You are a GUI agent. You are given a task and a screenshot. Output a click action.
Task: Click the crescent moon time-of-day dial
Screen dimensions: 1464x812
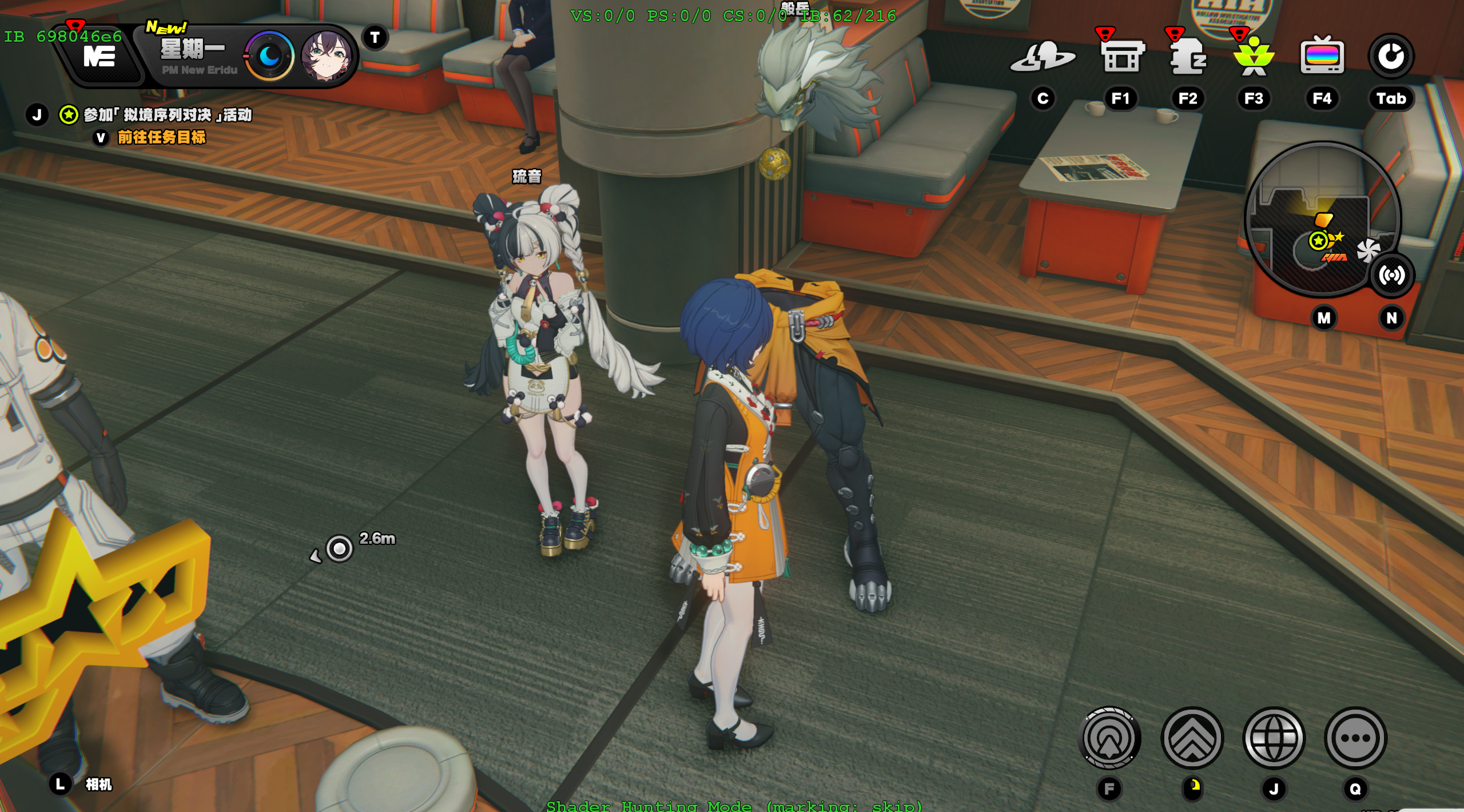point(269,56)
